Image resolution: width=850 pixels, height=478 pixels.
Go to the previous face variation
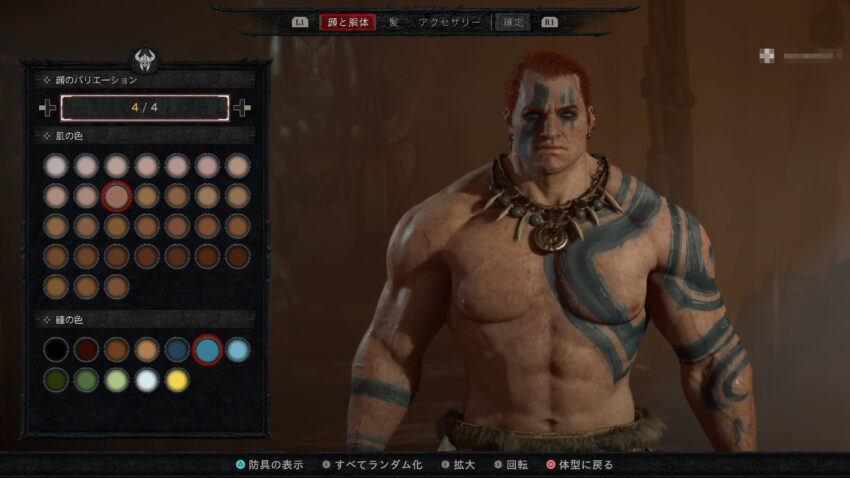coord(47,107)
